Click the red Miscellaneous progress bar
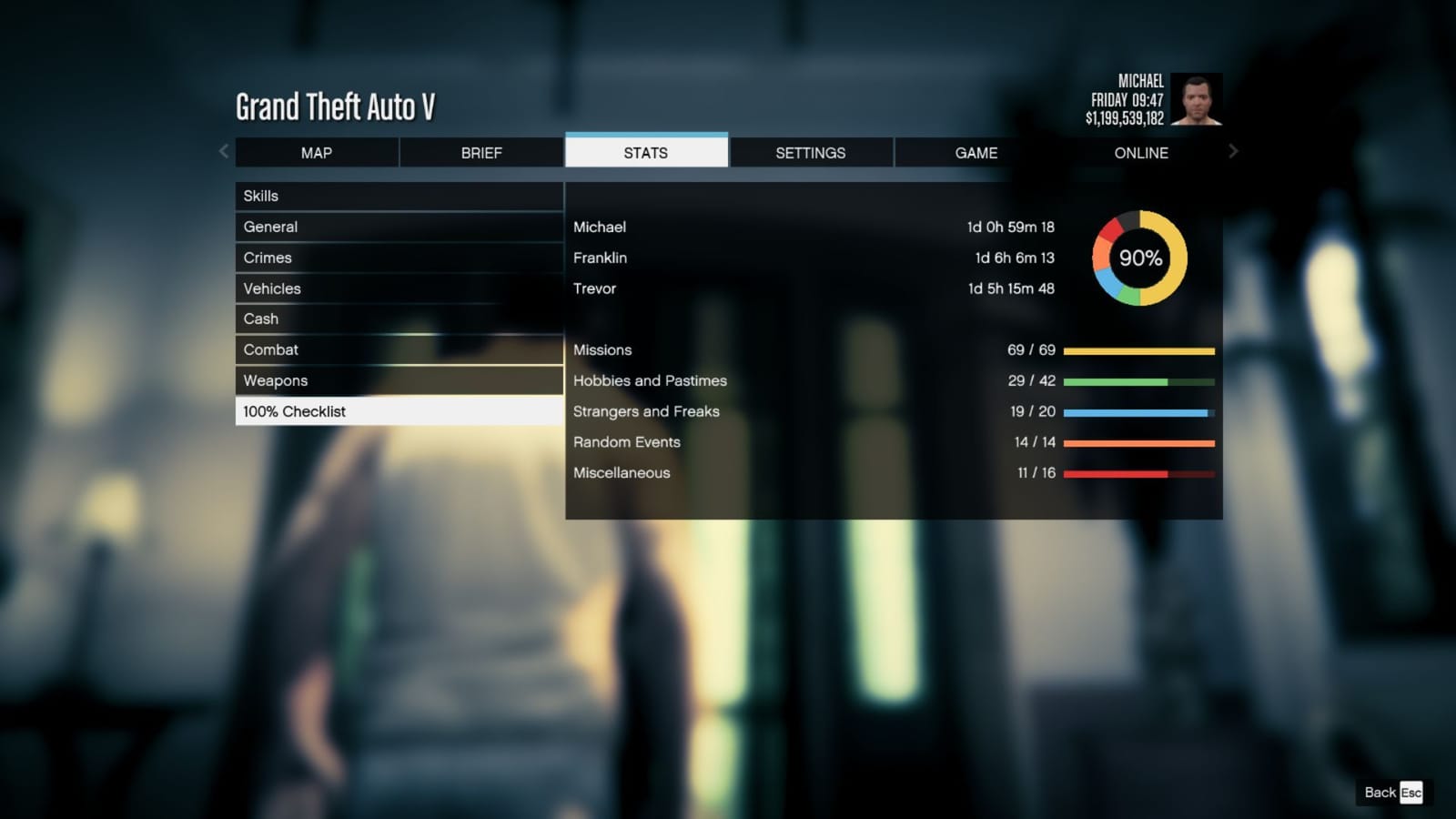The height and width of the screenshot is (819, 1456). (1138, 474)
